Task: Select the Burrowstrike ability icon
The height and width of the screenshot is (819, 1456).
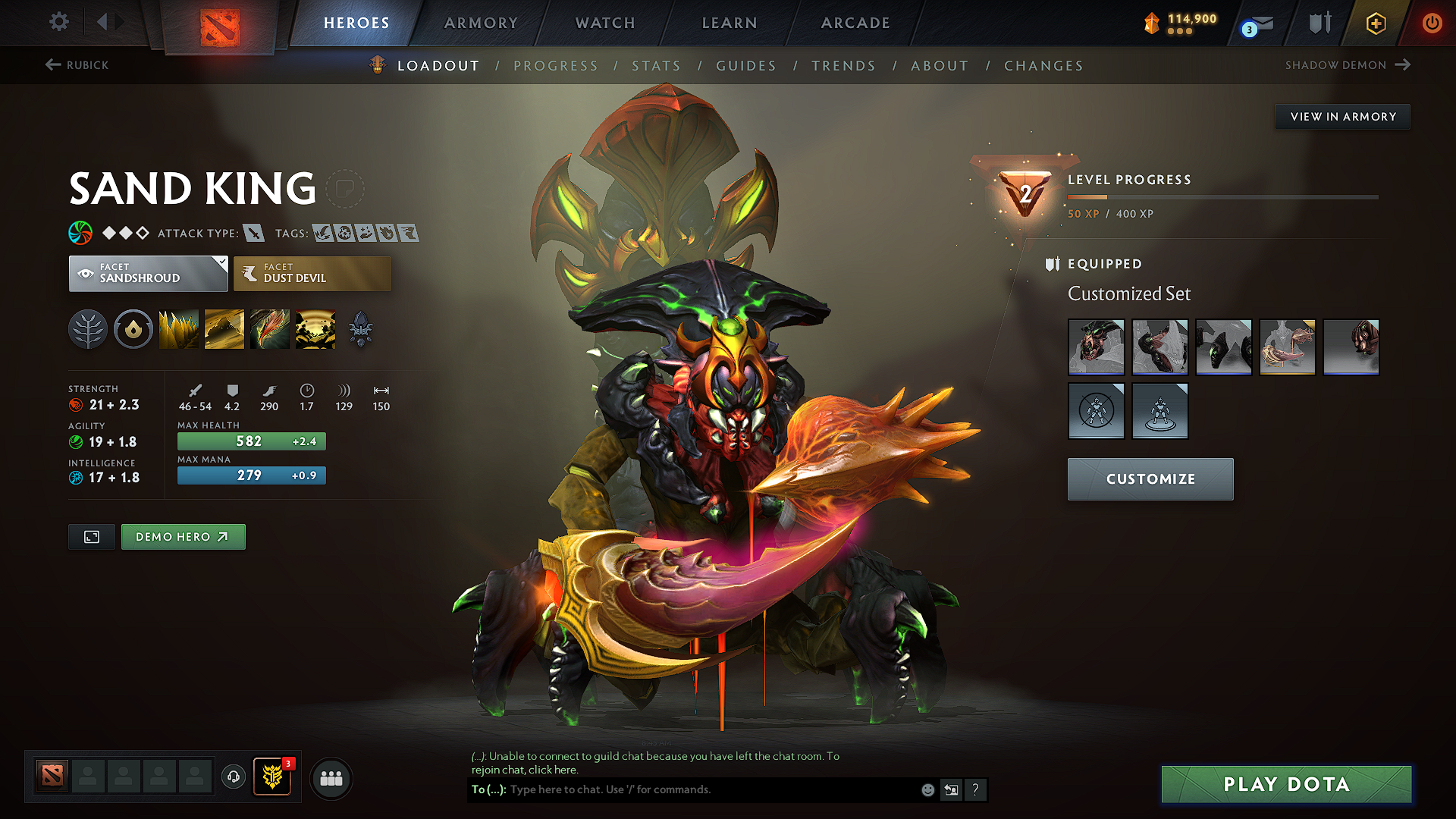Action: point(179,328)
